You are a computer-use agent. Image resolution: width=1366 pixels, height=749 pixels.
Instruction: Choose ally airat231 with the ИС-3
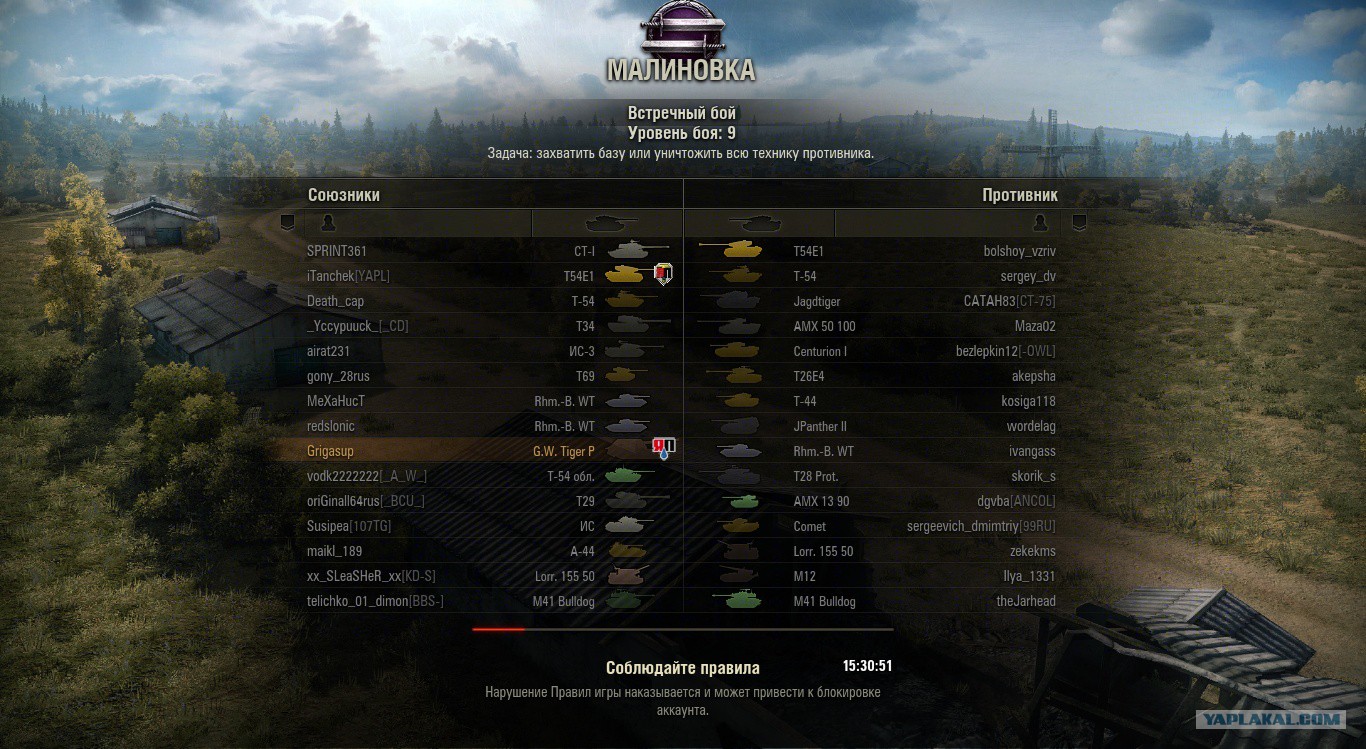tap(328, 351)
